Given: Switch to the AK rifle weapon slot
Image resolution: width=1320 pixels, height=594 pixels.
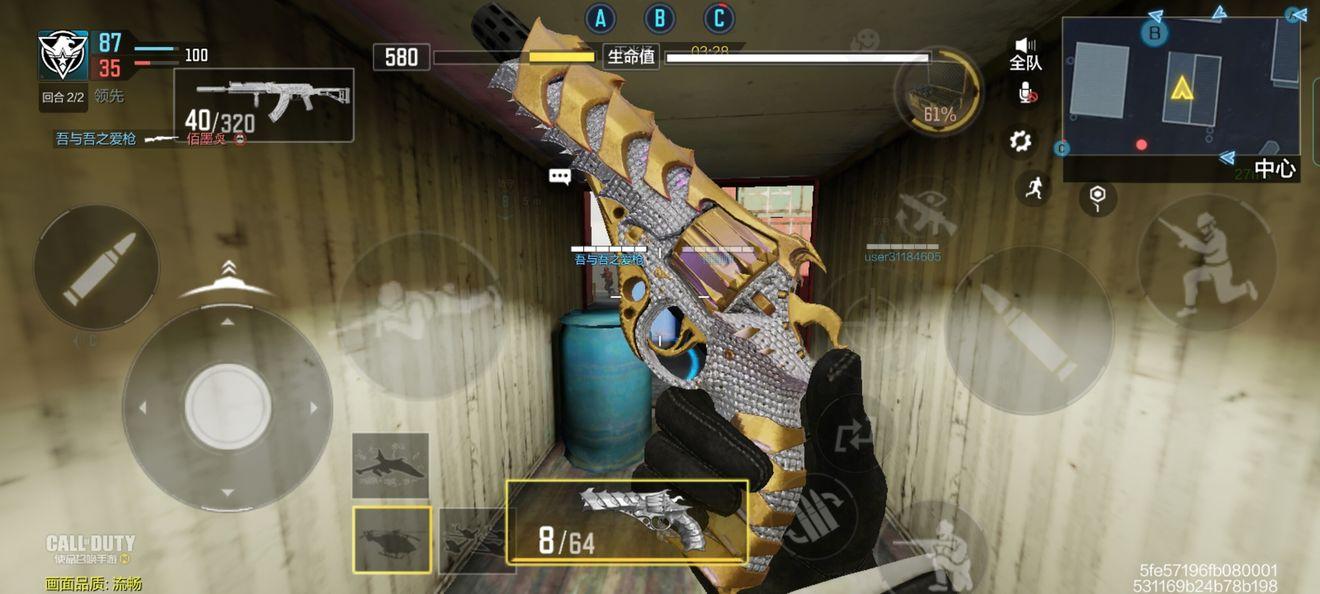Looking at the screenshot, I should pyautogui.click(x=263, y=104).
